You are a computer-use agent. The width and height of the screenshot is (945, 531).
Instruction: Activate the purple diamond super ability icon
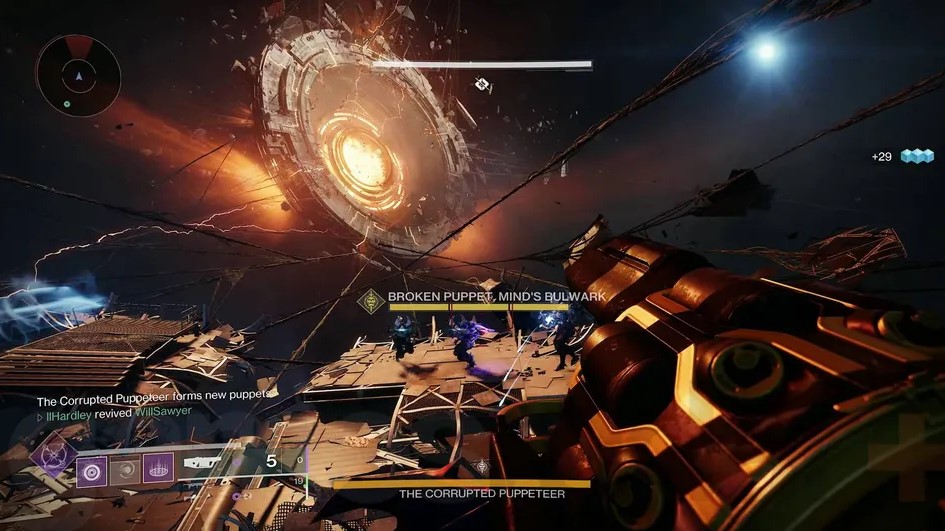tap(53, 456)
